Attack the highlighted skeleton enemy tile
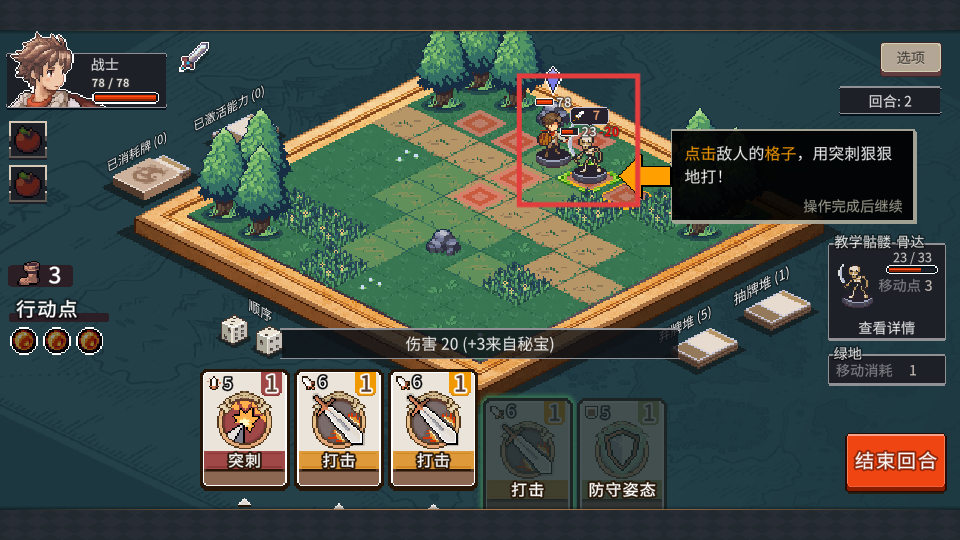Viewport: 960px width, 540px height. point(589,167)
